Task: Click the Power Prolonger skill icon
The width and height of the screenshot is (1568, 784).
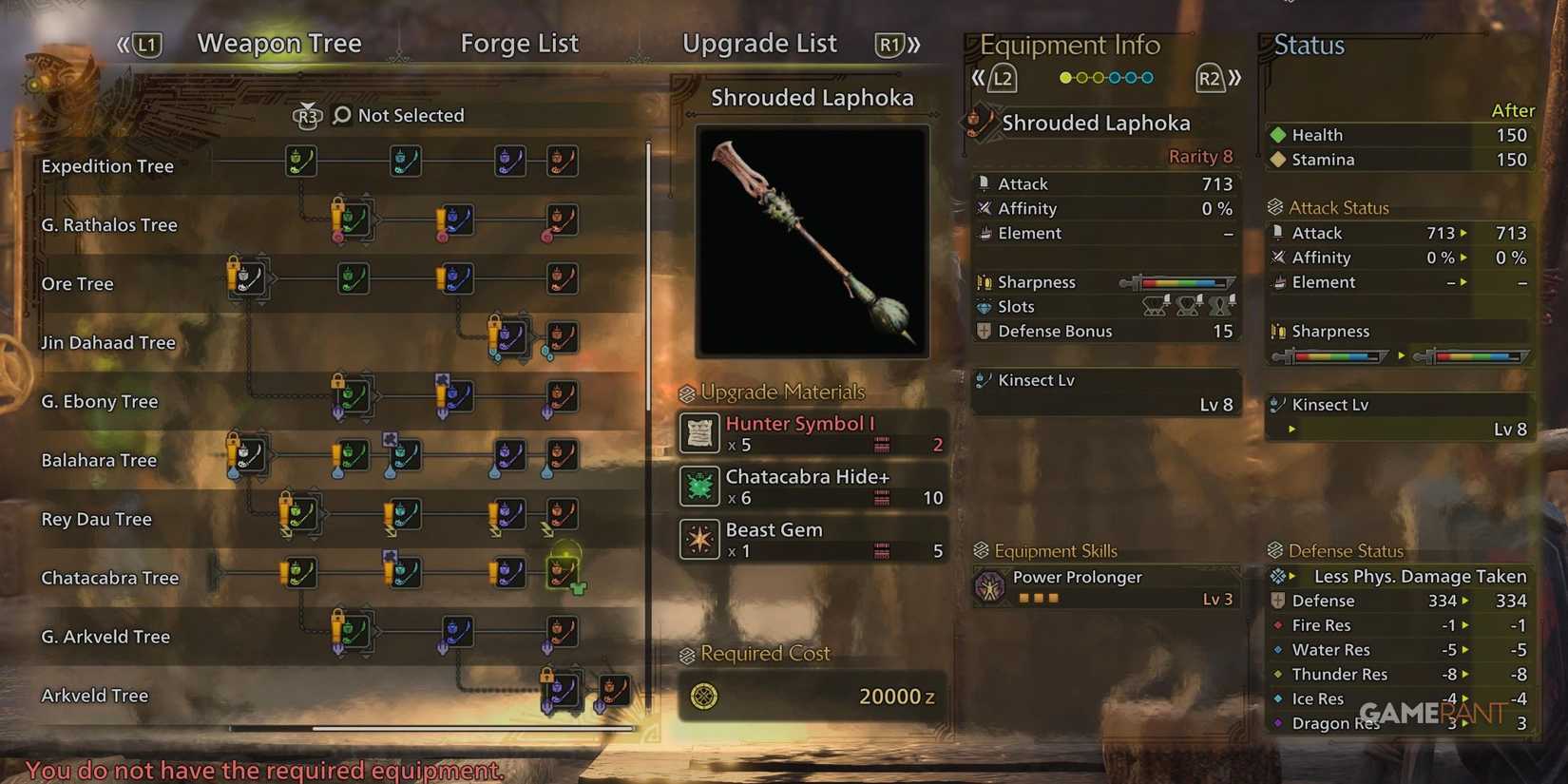Action: [992, 586]
